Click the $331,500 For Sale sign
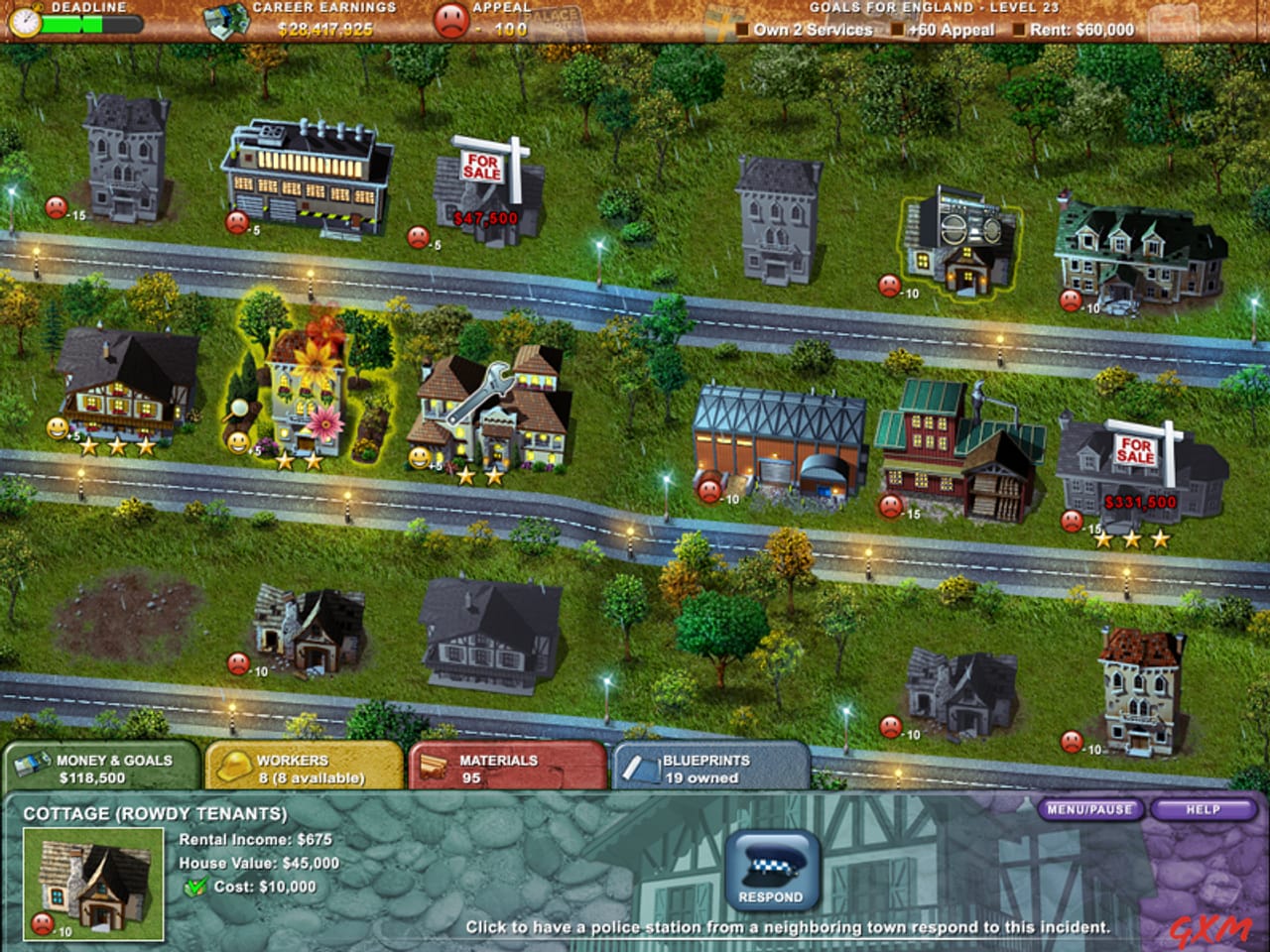 pyautogui.click(x=1137, y=449)
